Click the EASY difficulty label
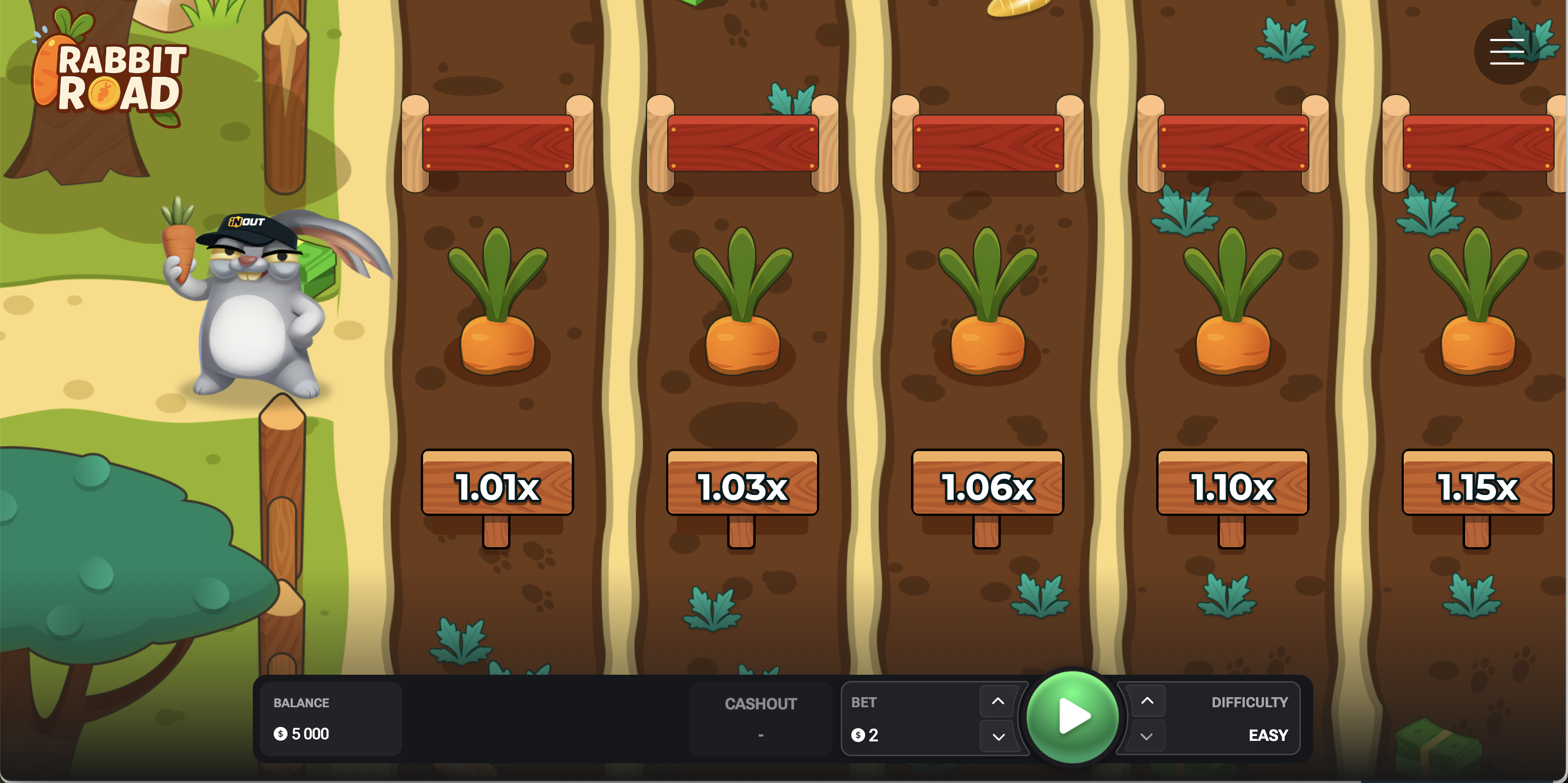This screenshot has width=1568, height=783. tap(1267, 735)
